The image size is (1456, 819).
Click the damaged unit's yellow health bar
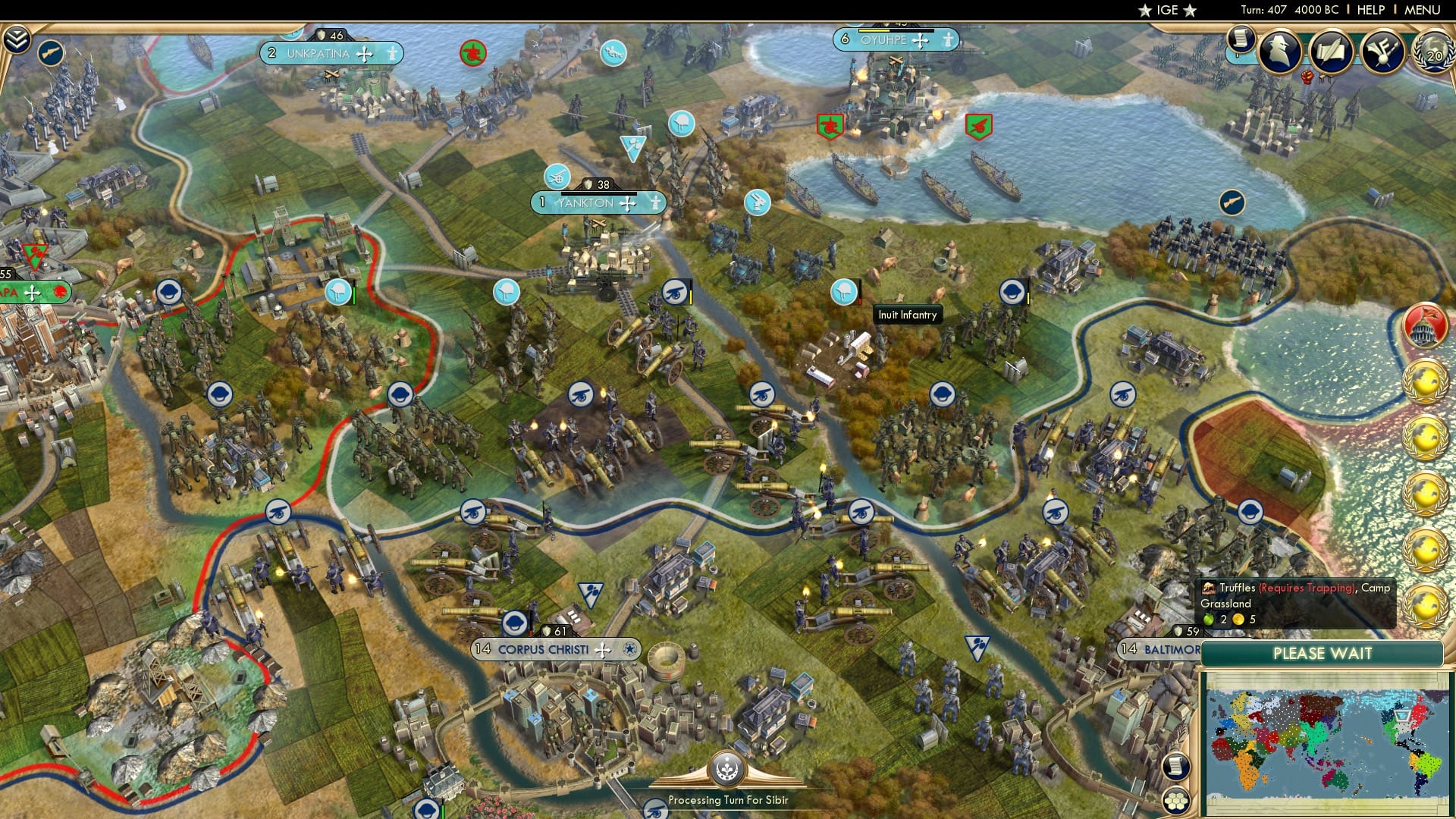pos(691,297)
